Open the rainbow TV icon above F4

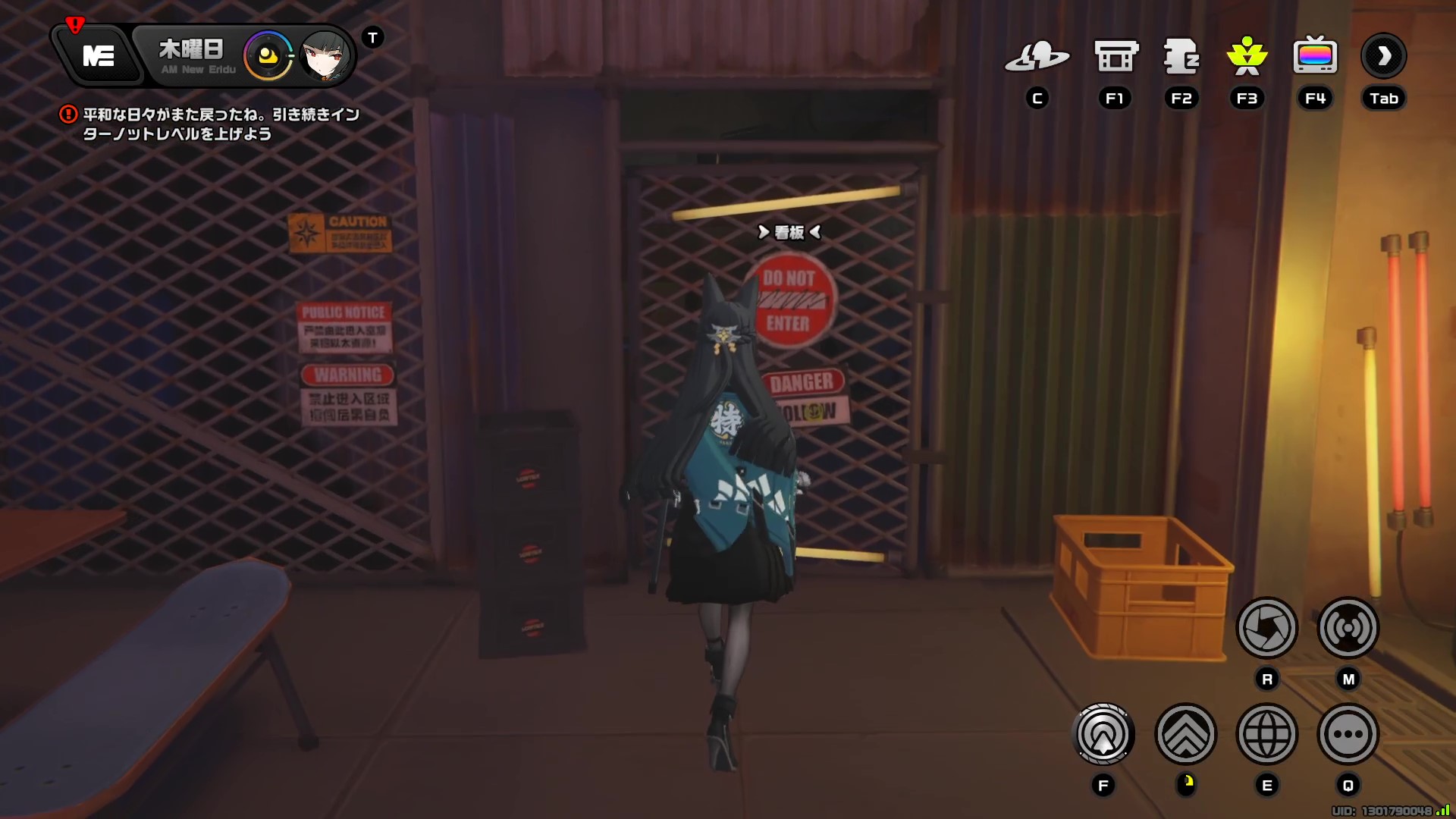pos(1316,57)
